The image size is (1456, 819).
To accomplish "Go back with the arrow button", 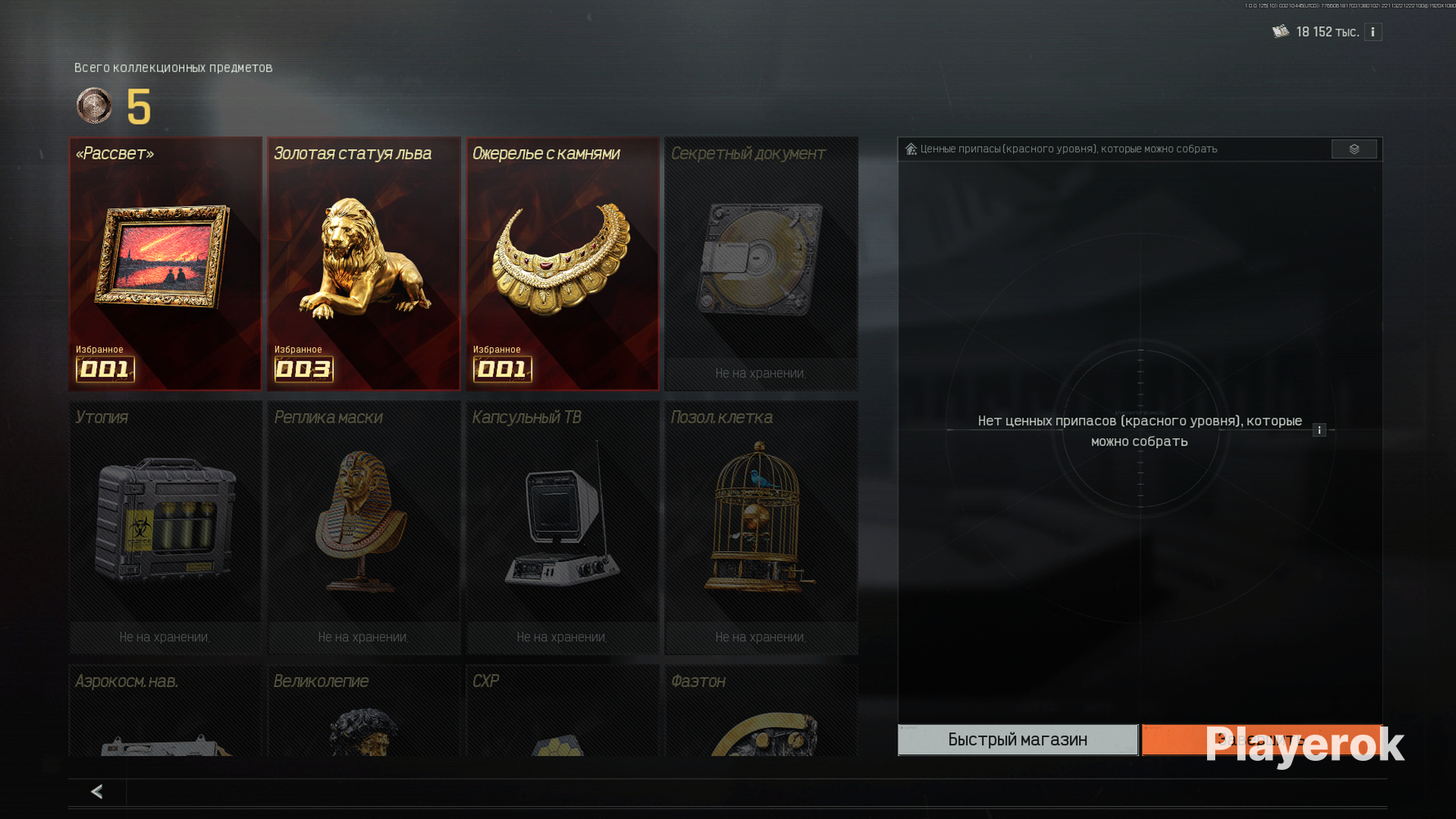I will (x=97, y=791).
